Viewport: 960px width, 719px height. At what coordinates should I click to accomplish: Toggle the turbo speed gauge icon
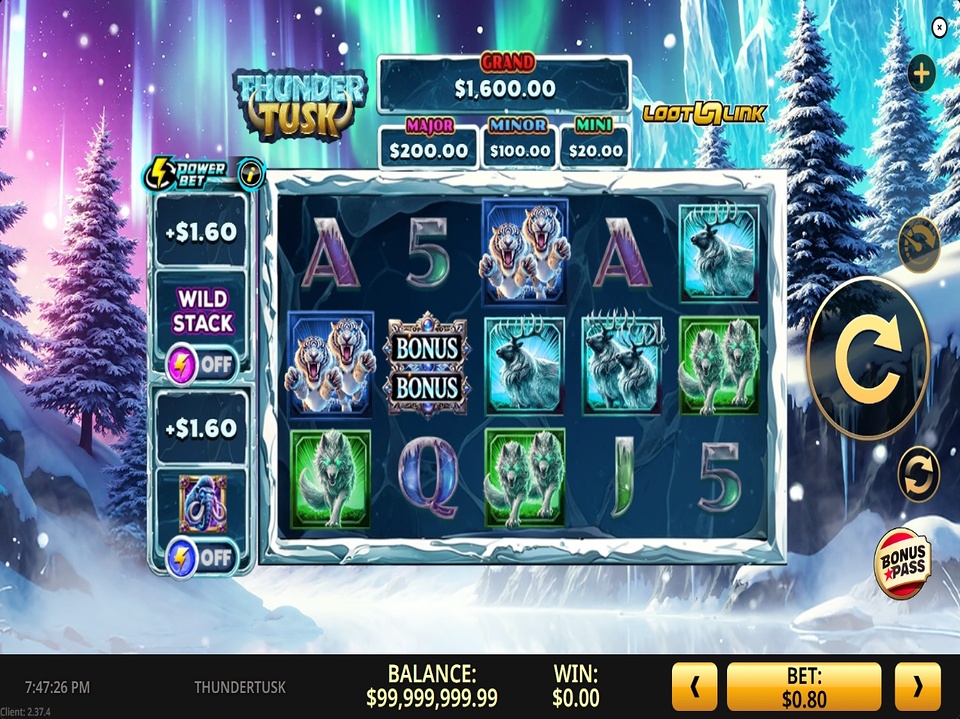click(x=919, y=244)
